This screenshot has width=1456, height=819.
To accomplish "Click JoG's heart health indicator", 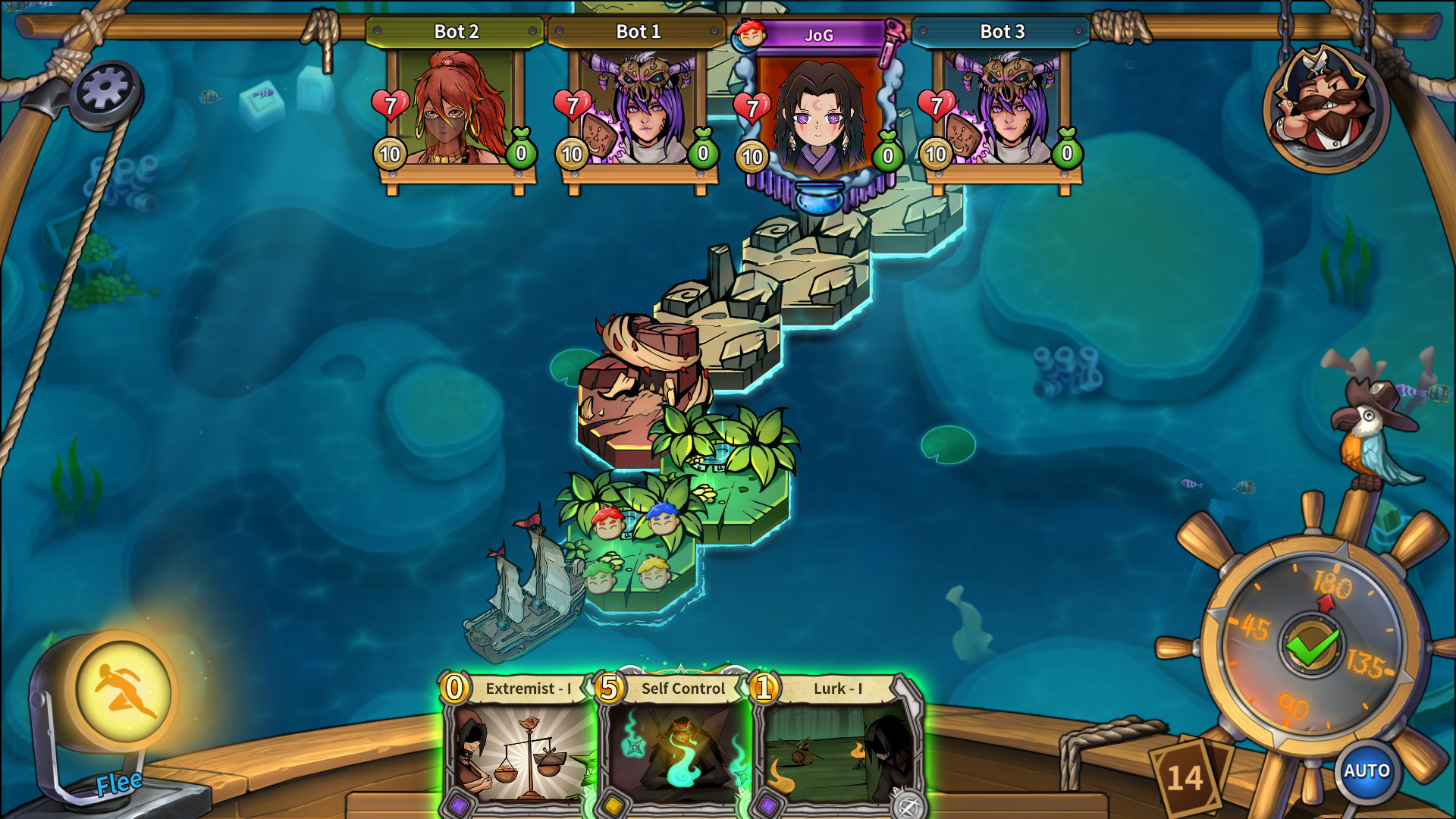I will click(751, 106).
